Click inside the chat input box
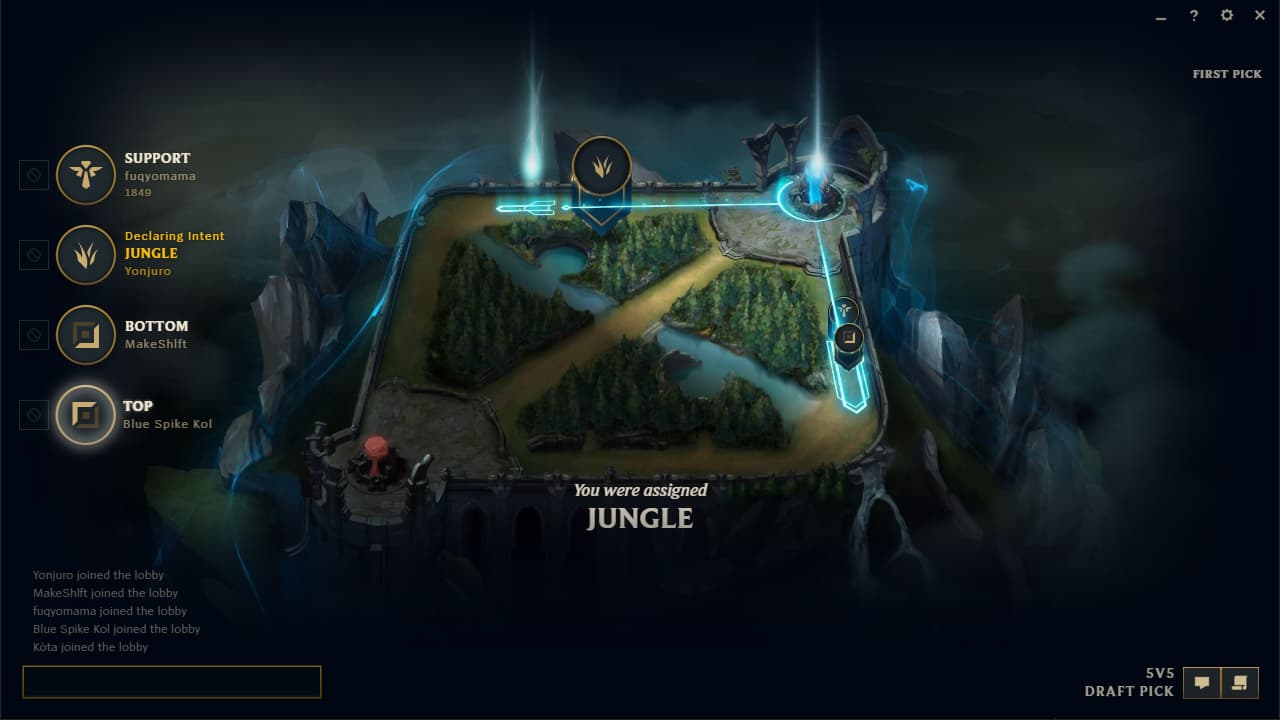 [170, 681]
